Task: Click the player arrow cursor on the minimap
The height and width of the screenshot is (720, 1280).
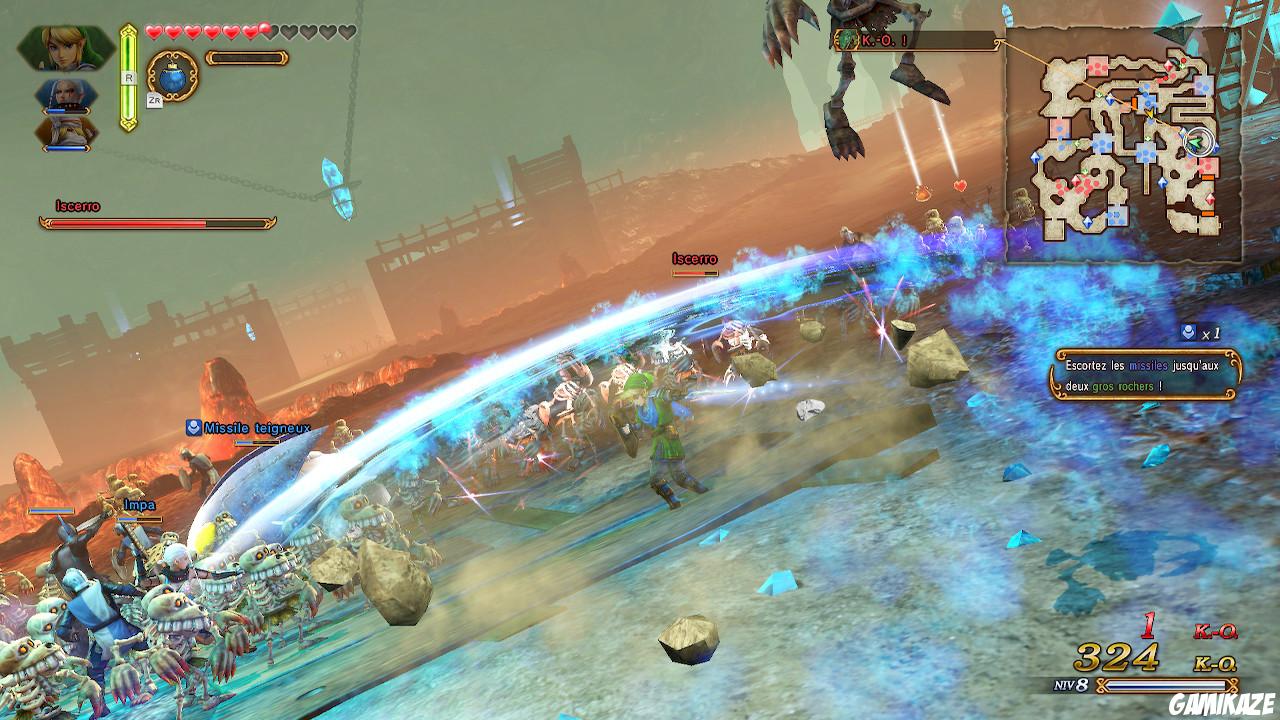Action: [1198, 140]
